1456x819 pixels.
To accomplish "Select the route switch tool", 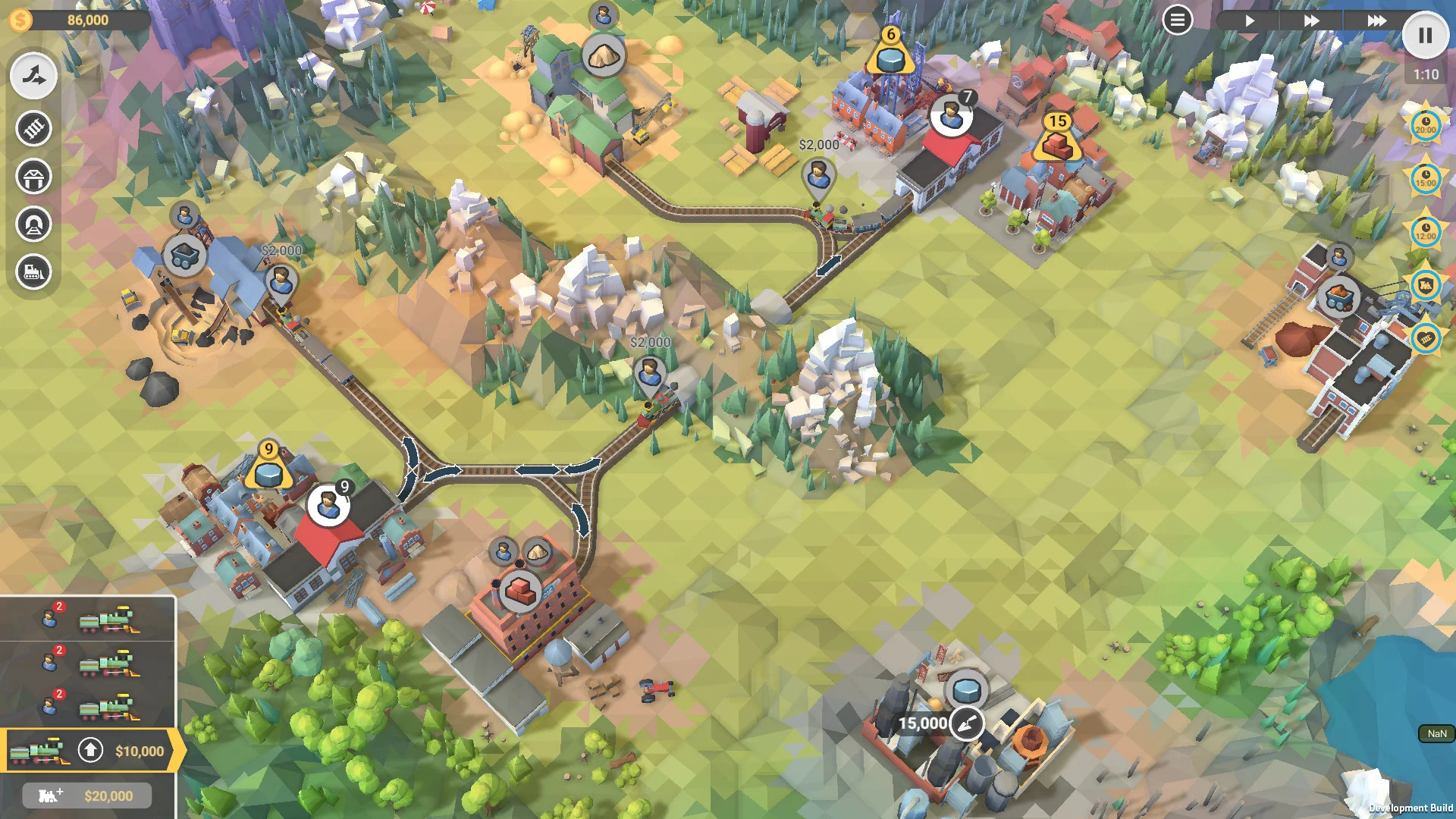I will [x=33, y=76].
